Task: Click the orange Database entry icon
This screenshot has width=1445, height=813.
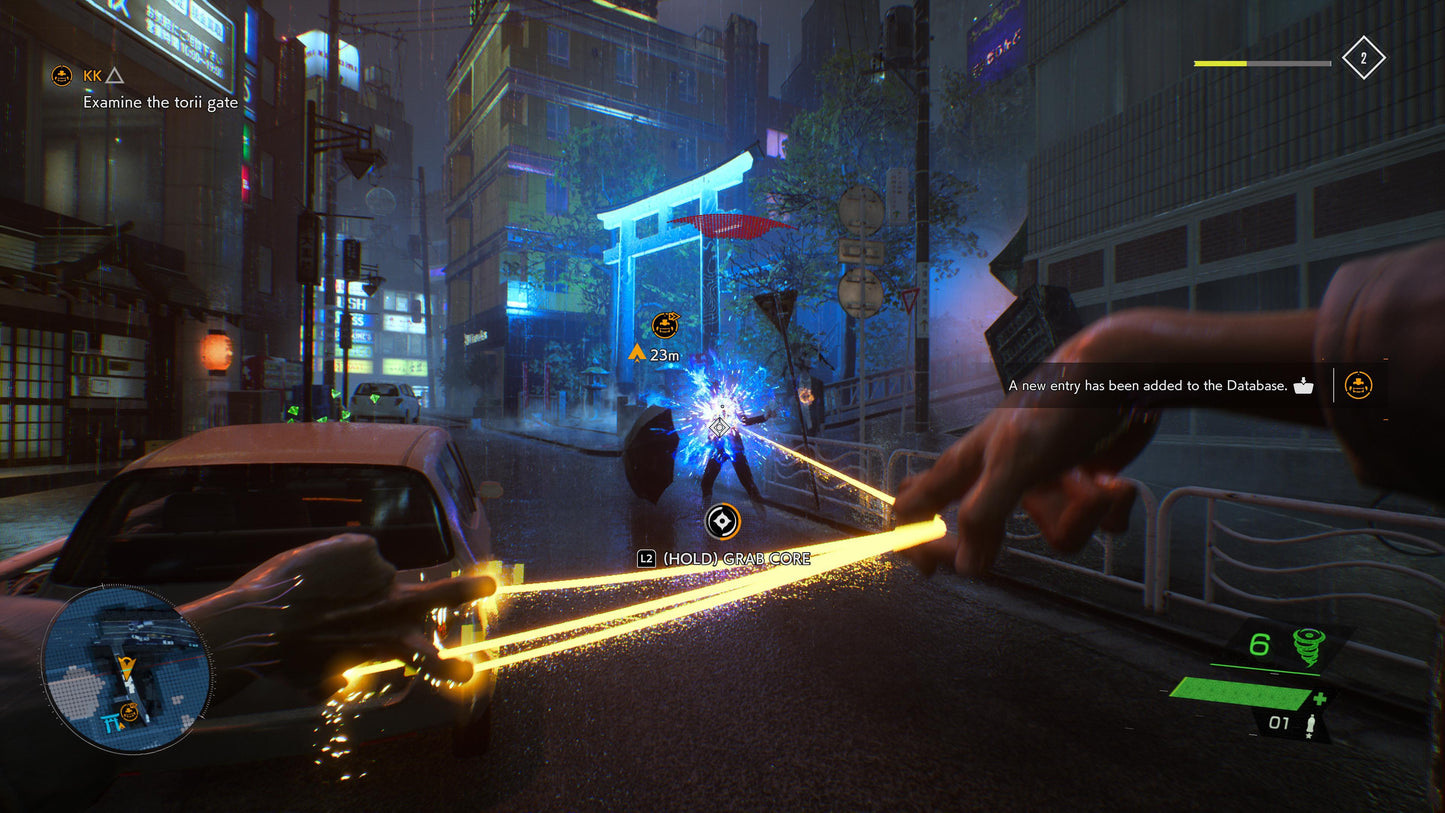Action: 1358,385
